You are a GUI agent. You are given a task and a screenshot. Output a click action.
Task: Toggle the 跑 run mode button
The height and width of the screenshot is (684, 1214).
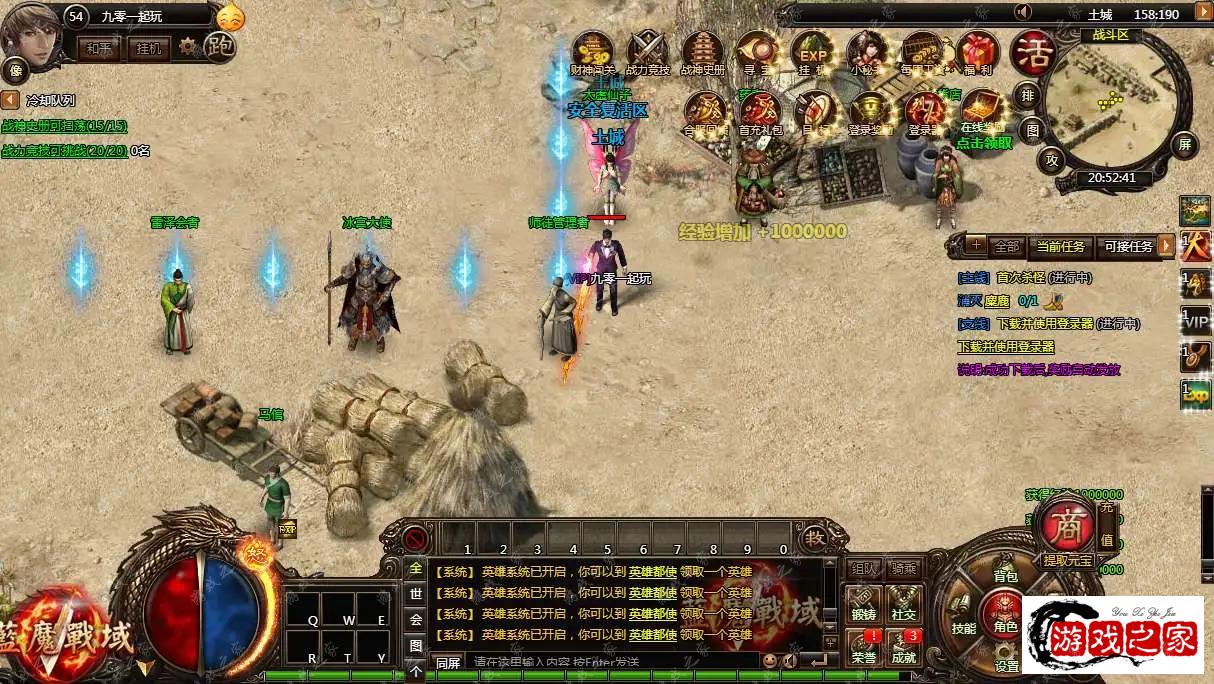(219, 46)
